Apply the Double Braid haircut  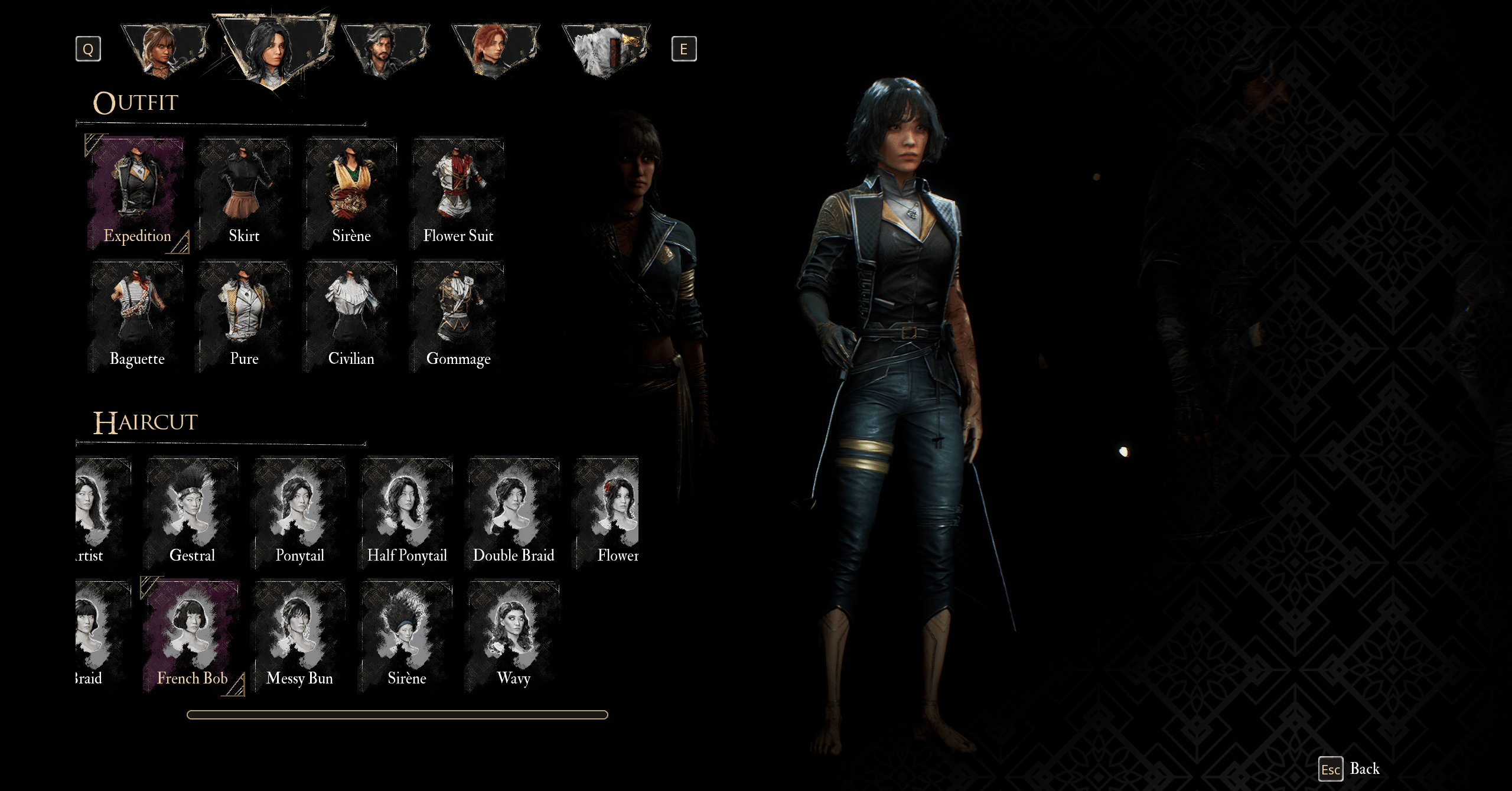513,513
